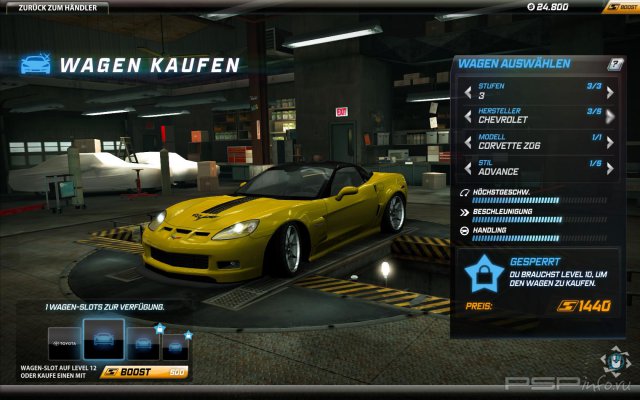Select previous Stufen tier with left arrow

pyautogui.click(x=467, y=92)
